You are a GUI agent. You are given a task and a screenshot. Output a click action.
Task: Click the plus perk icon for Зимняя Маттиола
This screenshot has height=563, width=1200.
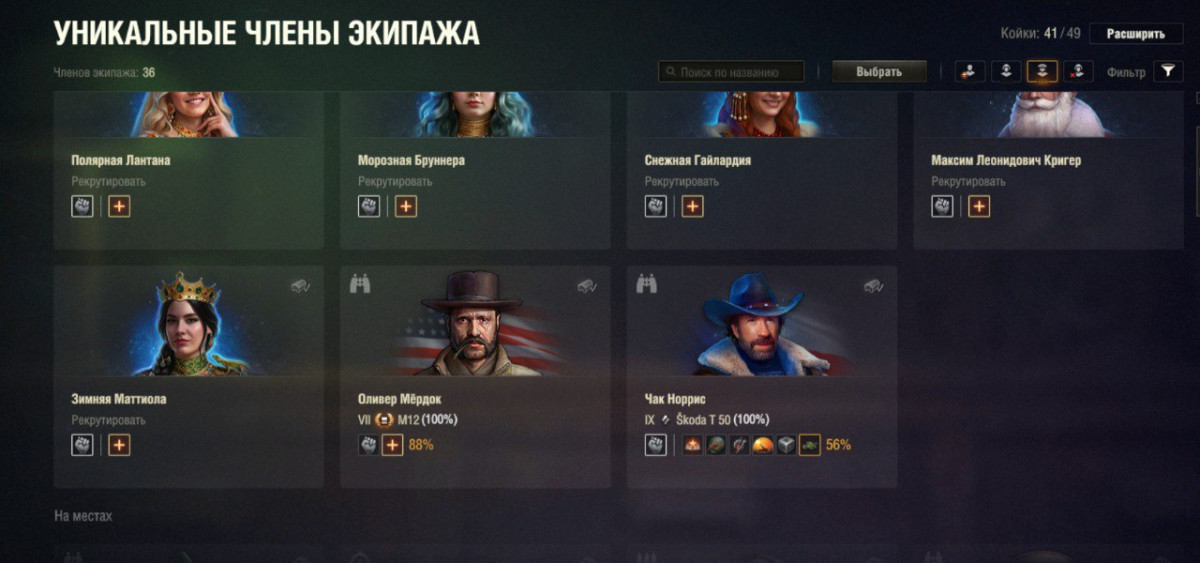coord(120,445)
